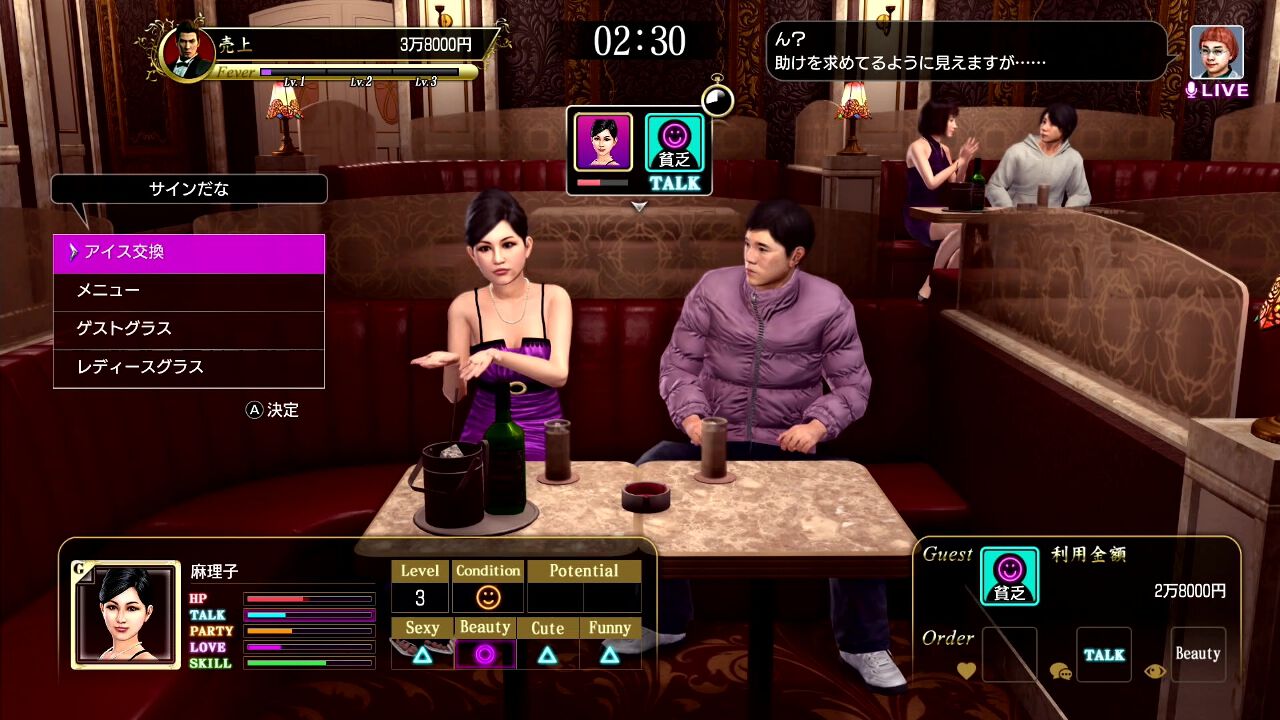The height and width of the screenshot is (720, 1280).
Task: Click 麻理子's portrait thumbnail
Action: [126, 615]
